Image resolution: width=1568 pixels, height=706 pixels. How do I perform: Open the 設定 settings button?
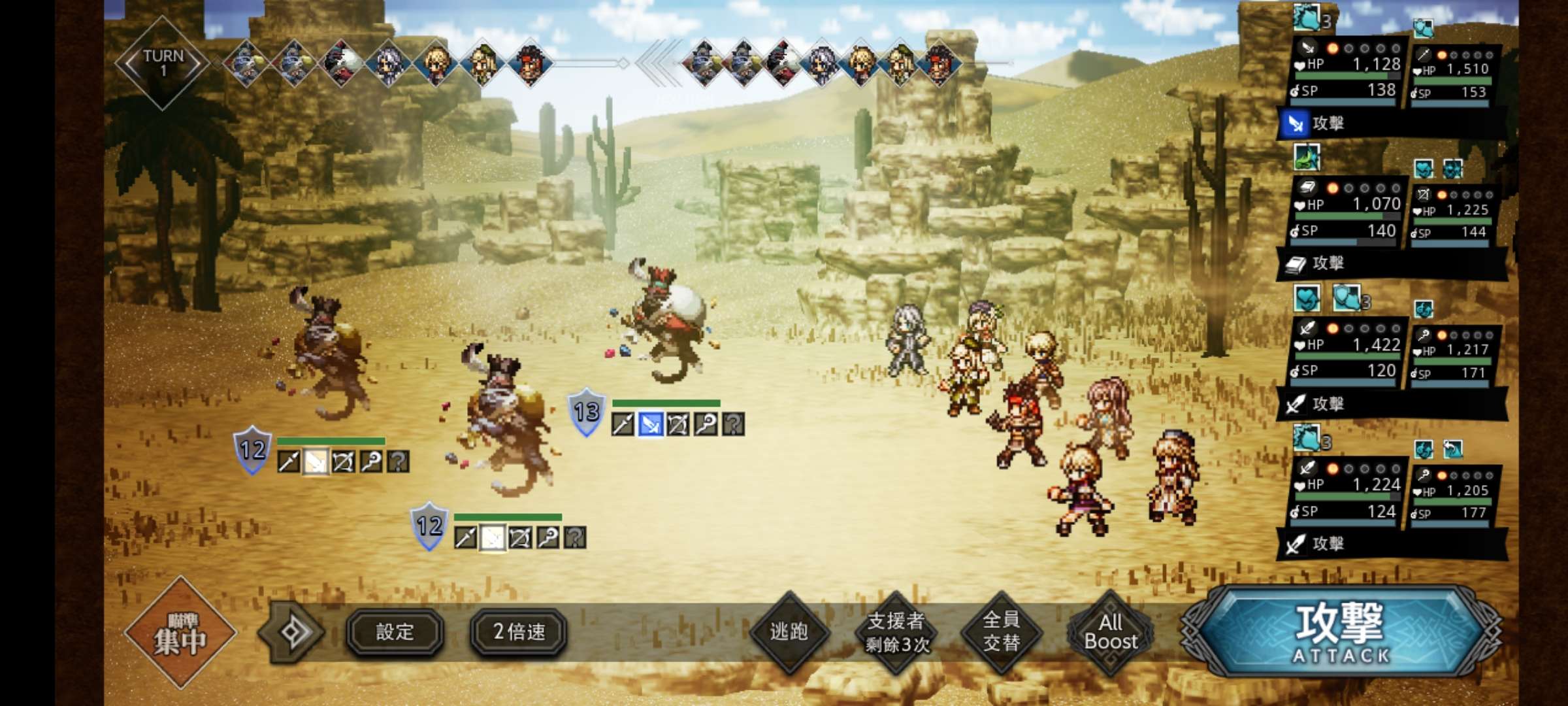(x=395, y=632)
